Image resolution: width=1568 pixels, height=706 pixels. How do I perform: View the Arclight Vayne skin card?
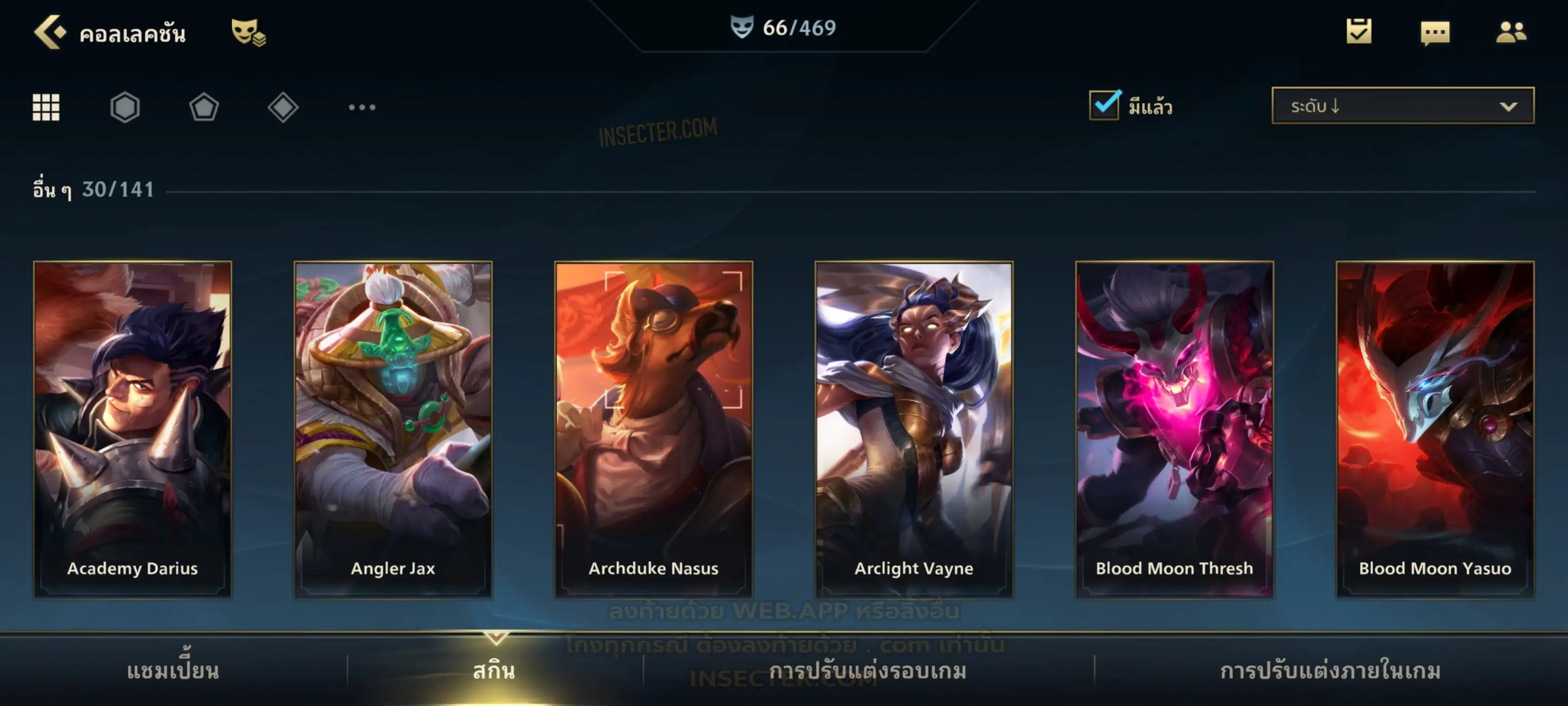pyautogui.click(x=914, y=429)
